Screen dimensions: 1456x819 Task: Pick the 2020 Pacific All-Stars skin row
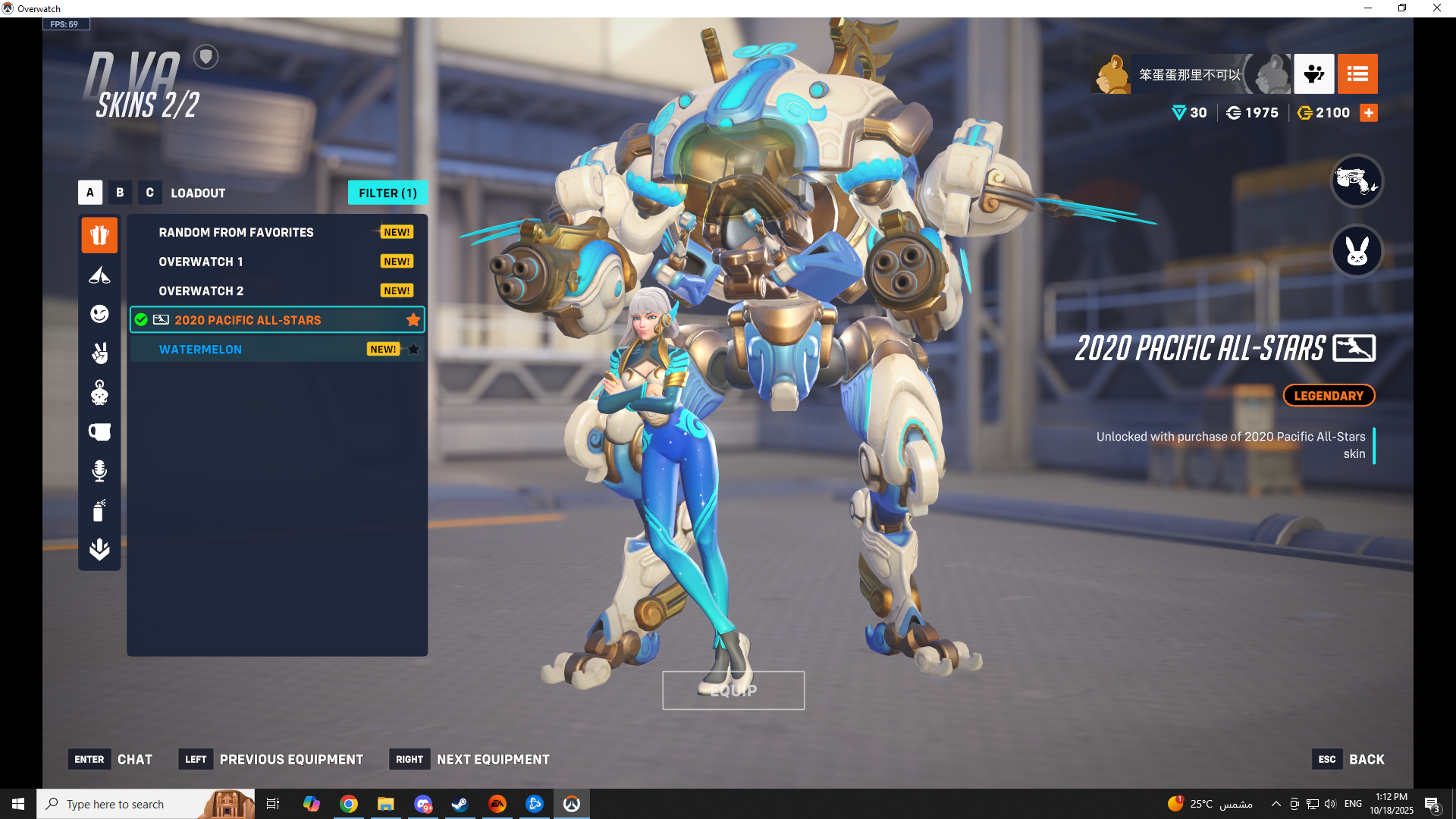248,320
